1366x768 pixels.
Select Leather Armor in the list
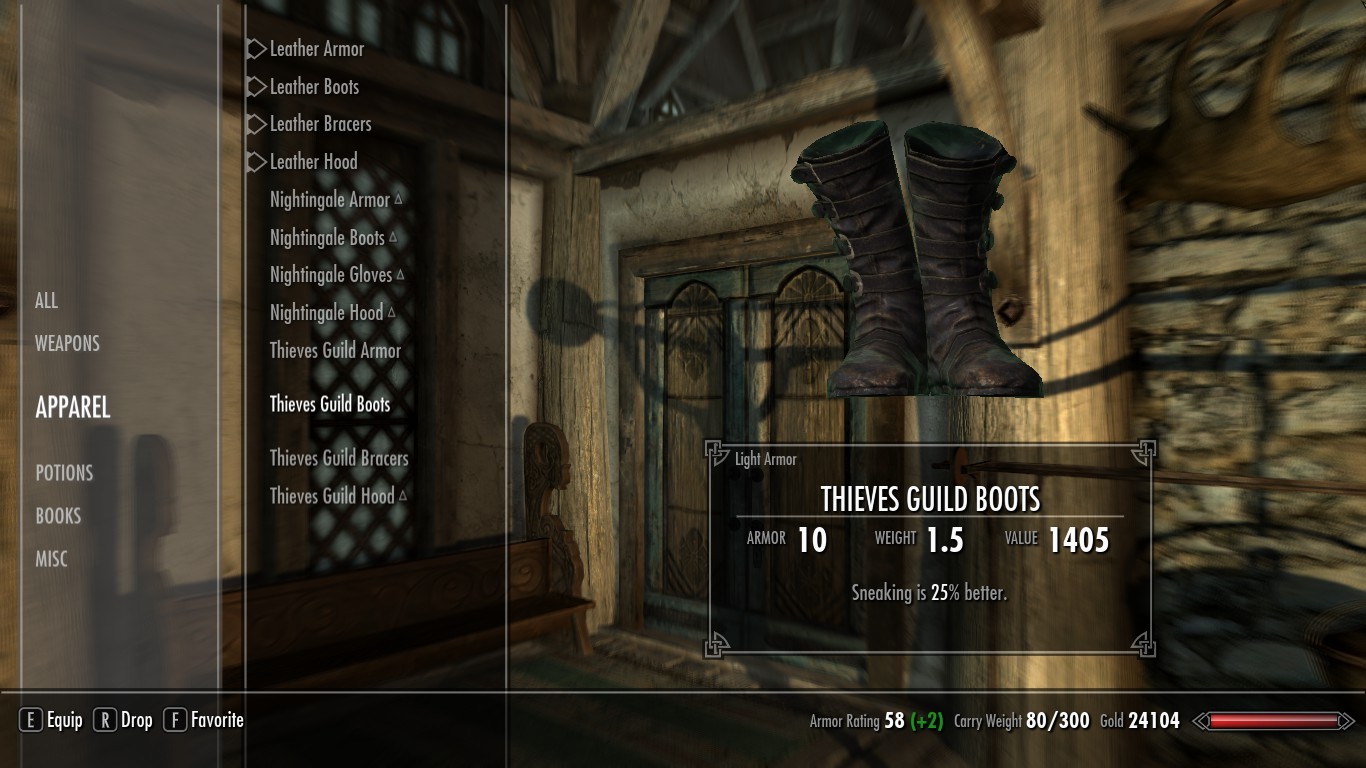tap(316, 49)
